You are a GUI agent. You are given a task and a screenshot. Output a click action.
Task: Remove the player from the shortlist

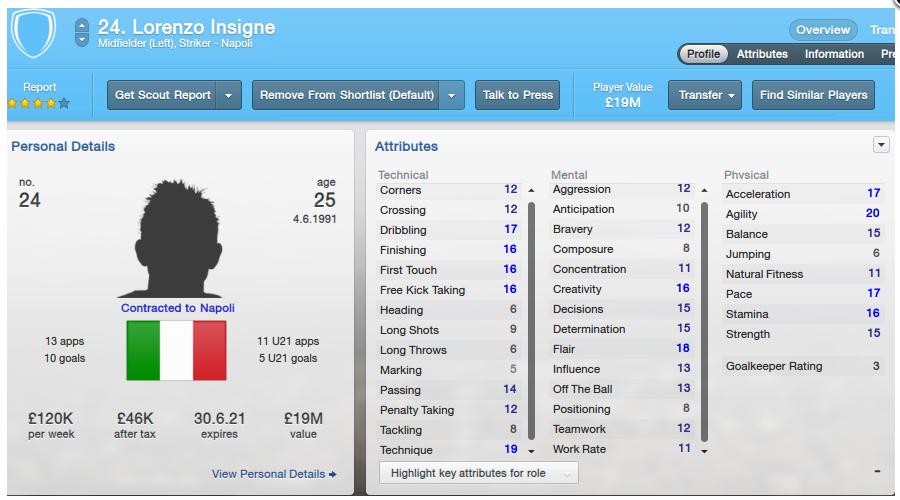pos(346,95)
